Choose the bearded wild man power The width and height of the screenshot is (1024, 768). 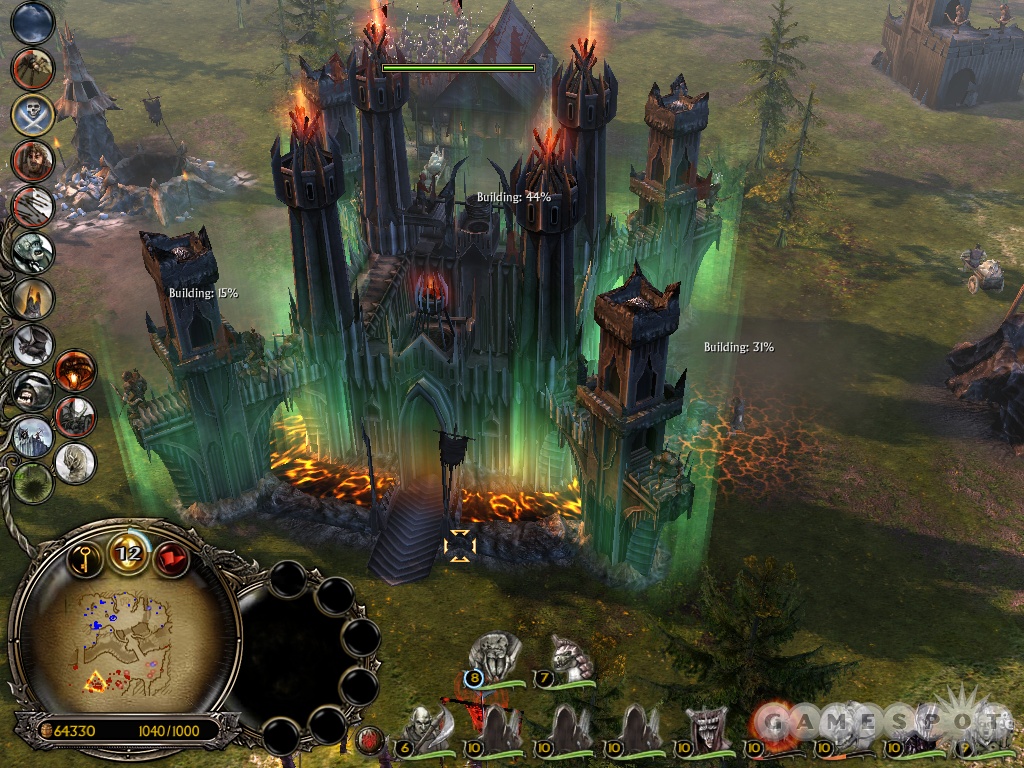(33, 160)
